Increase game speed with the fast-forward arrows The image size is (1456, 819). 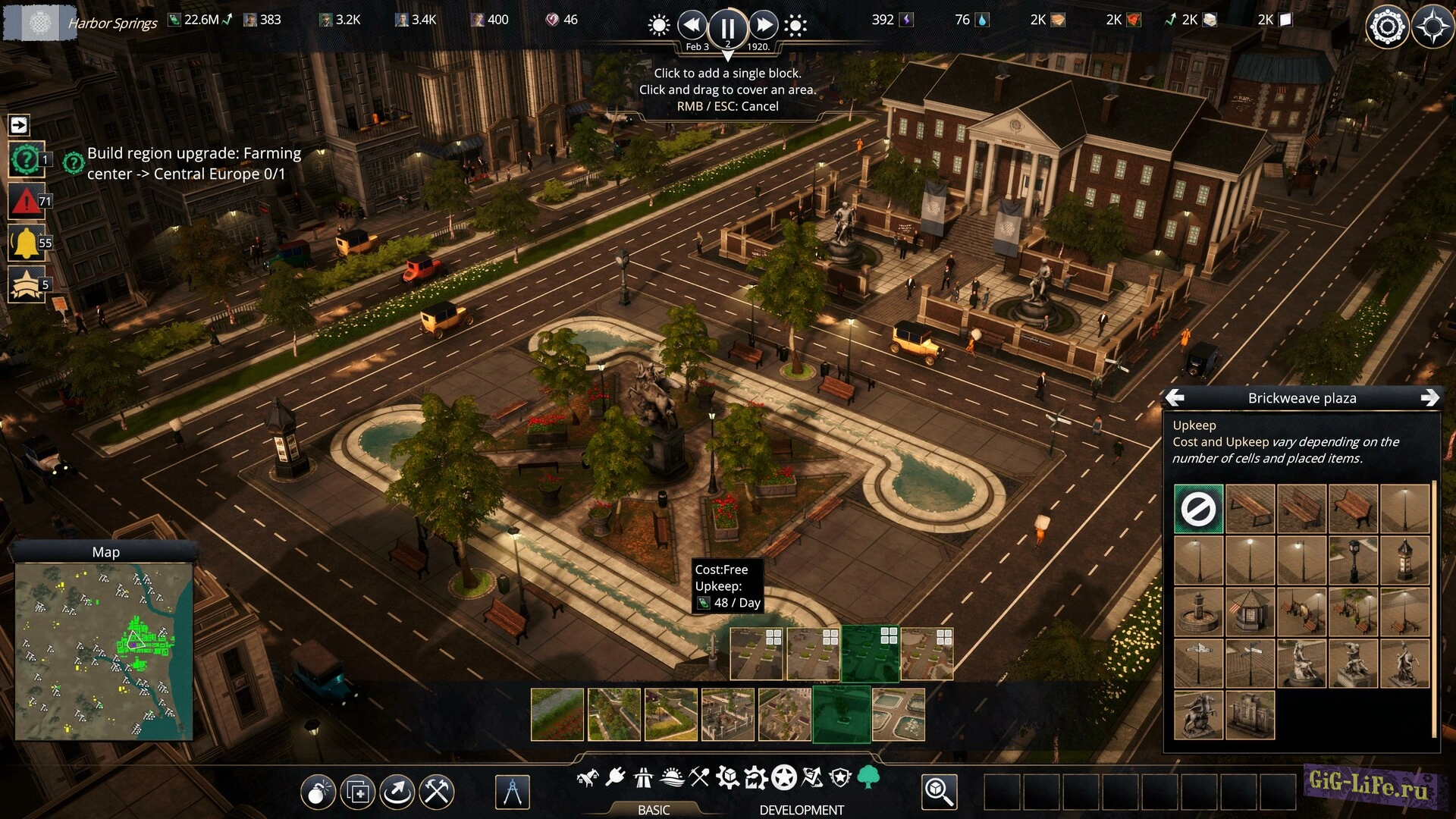(764, 25)
